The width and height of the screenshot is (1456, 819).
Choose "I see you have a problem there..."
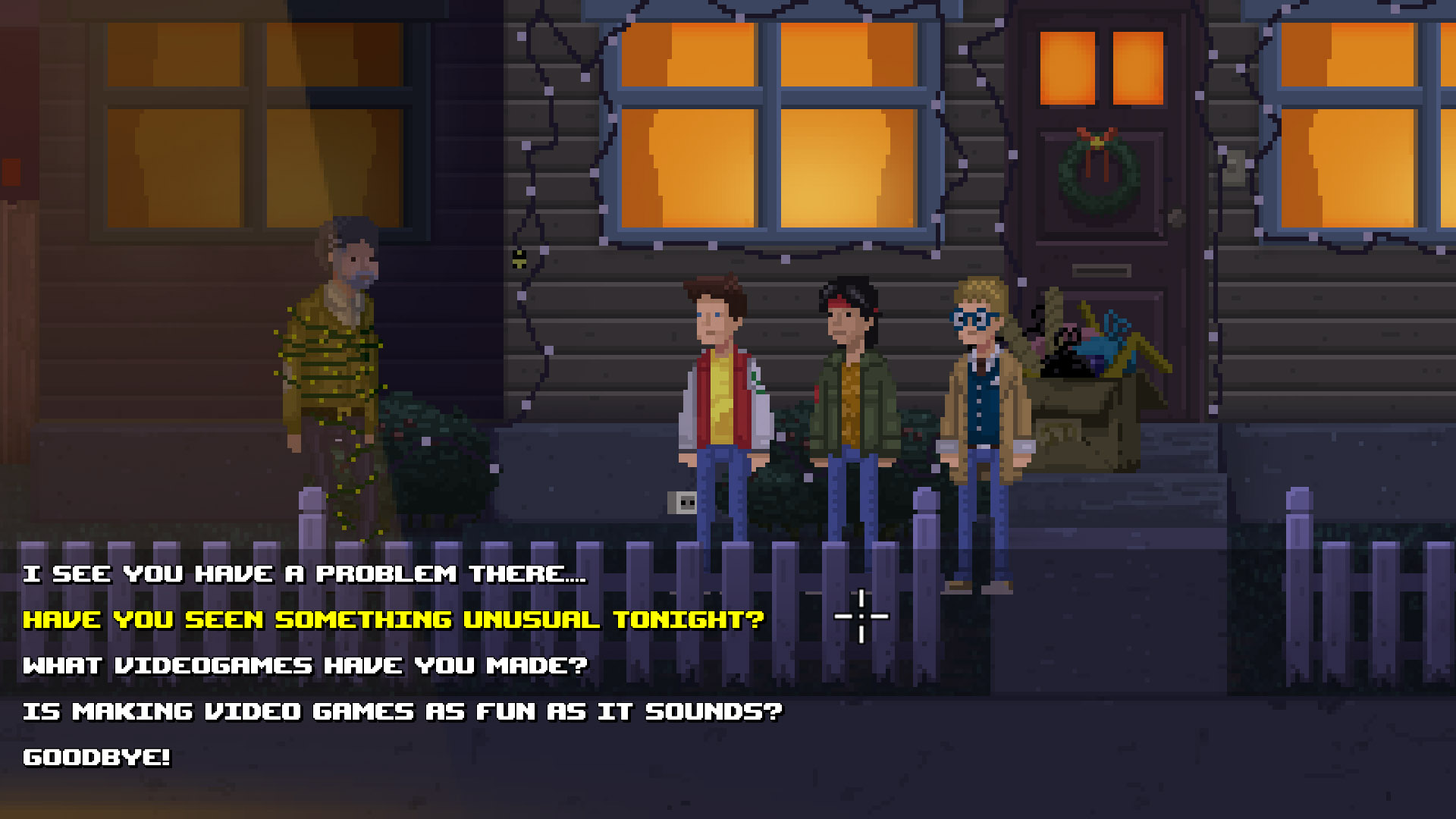(303, 574)
